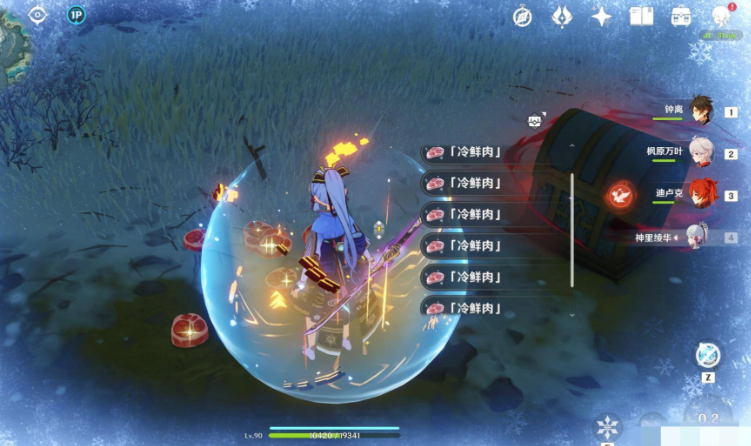Open the Paimon menu

[721, 16]
